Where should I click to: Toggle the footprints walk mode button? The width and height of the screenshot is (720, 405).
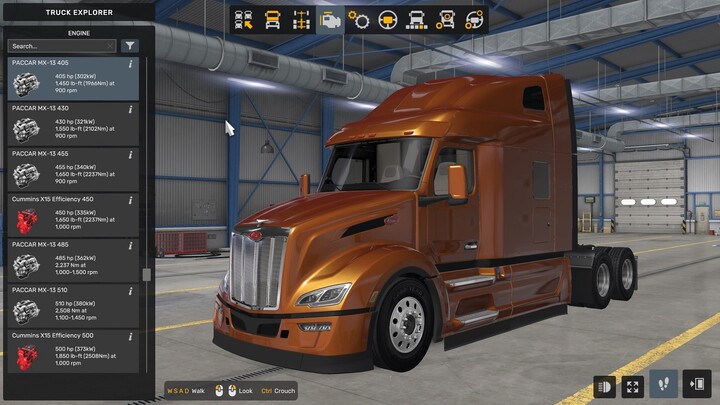tap(662, 385)
